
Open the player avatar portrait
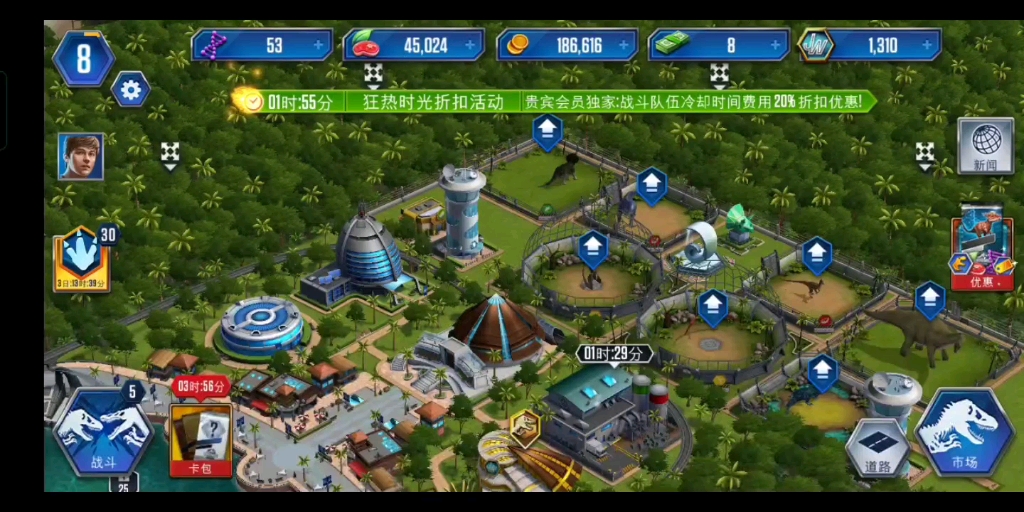point(80,156)
